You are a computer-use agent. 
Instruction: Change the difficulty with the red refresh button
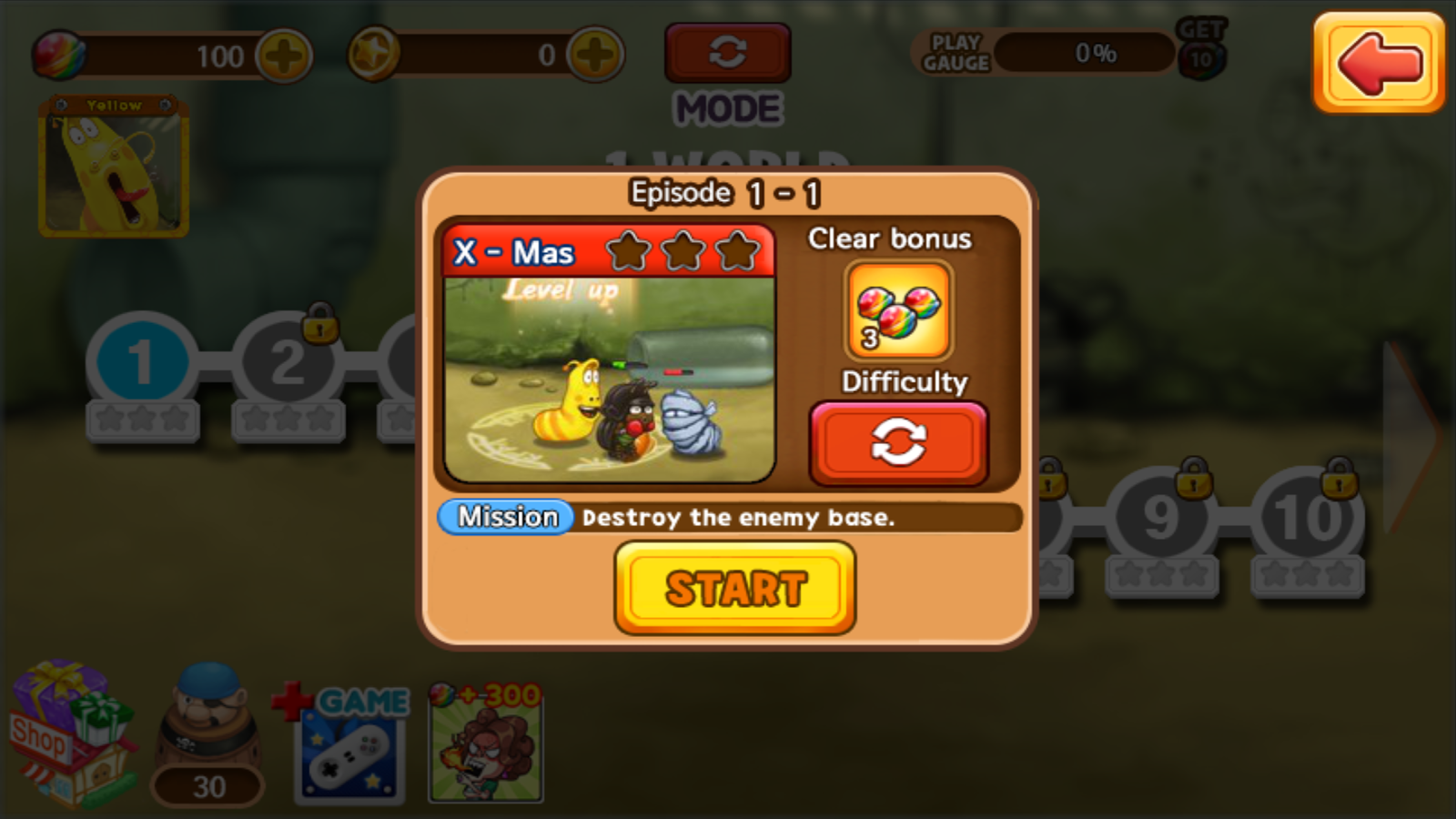[898, 443]
